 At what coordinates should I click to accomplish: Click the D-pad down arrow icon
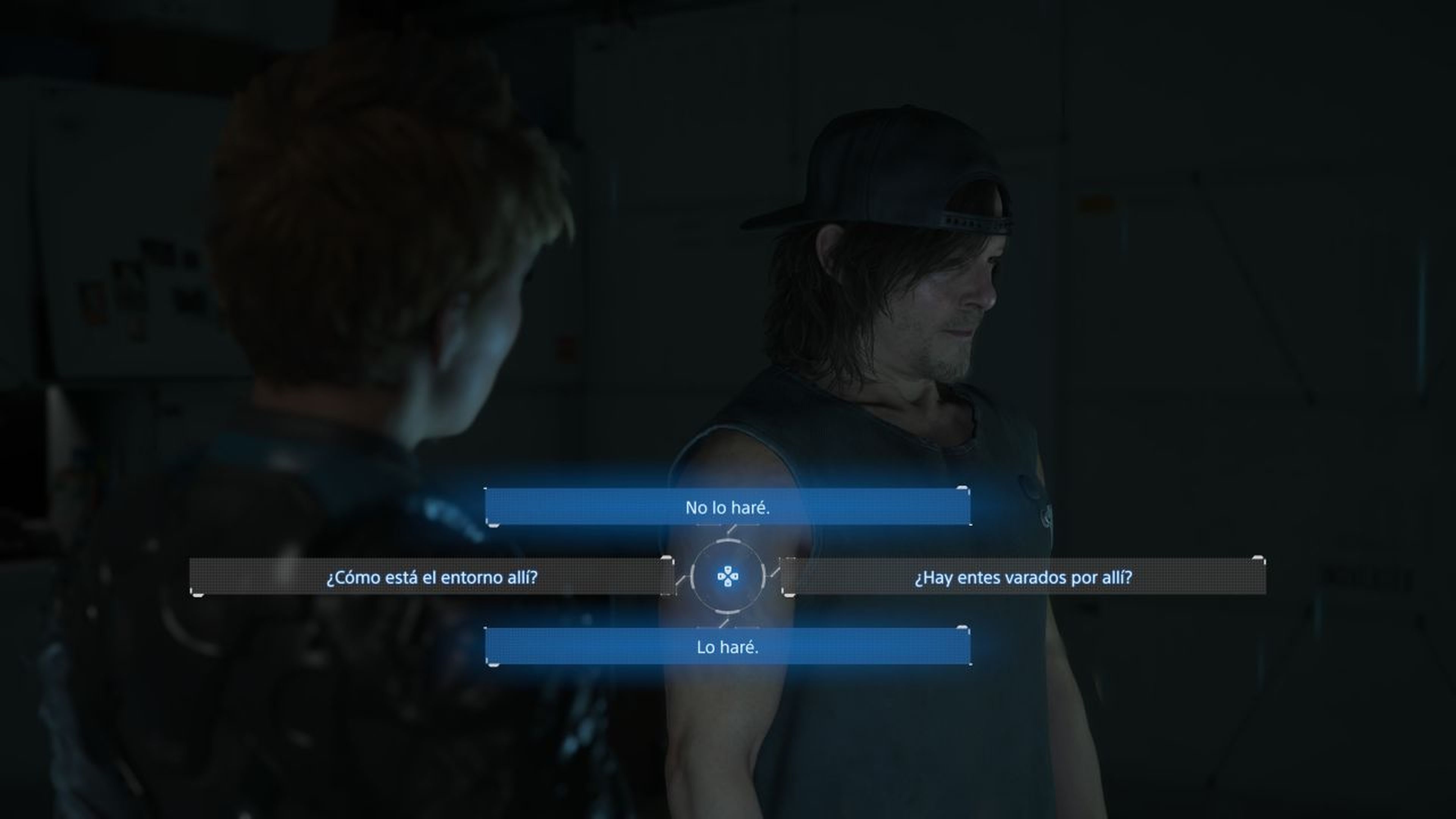click(728, 583)
